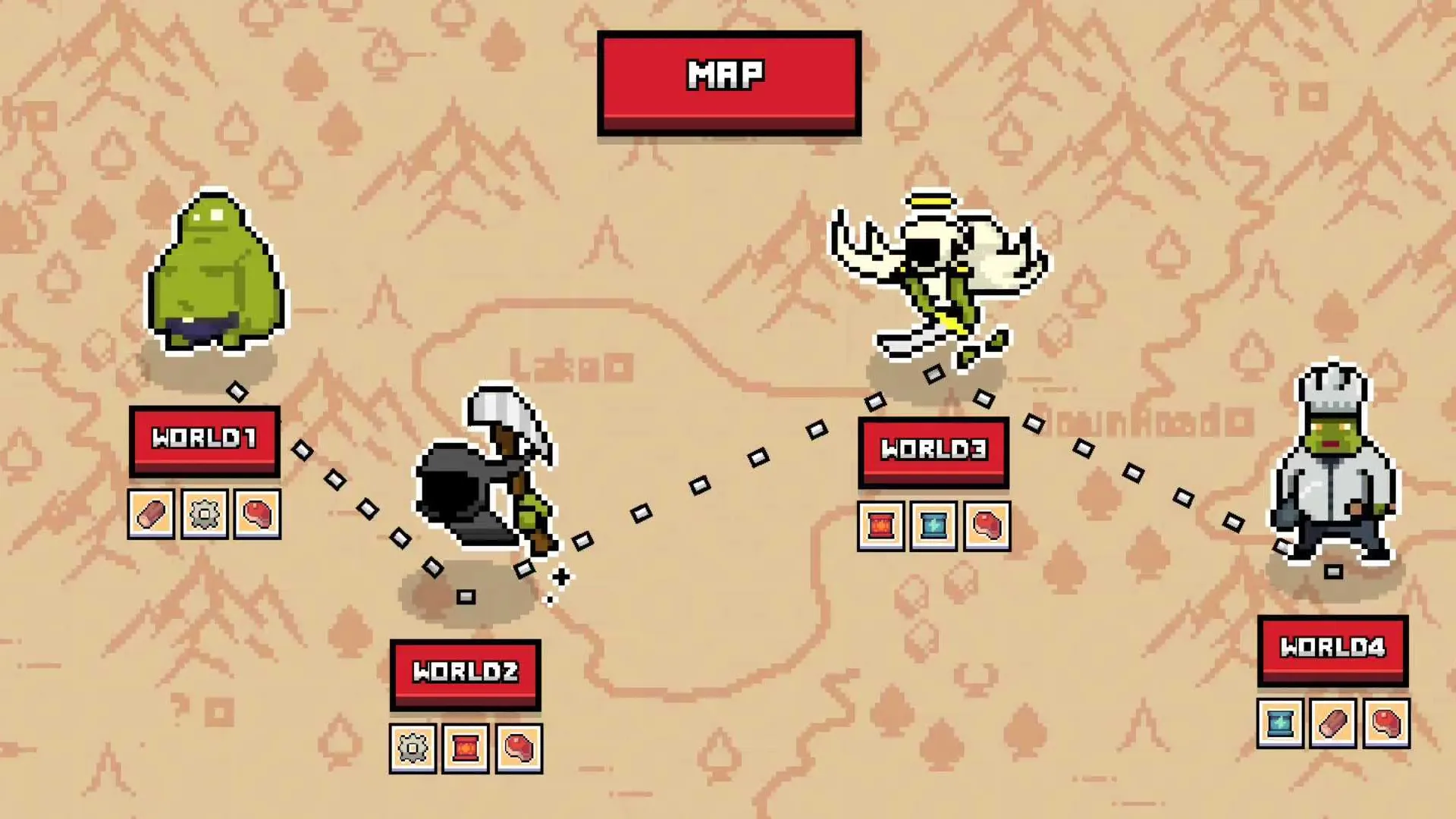Select the sausage reward icon under World 1

coord(152,513)
